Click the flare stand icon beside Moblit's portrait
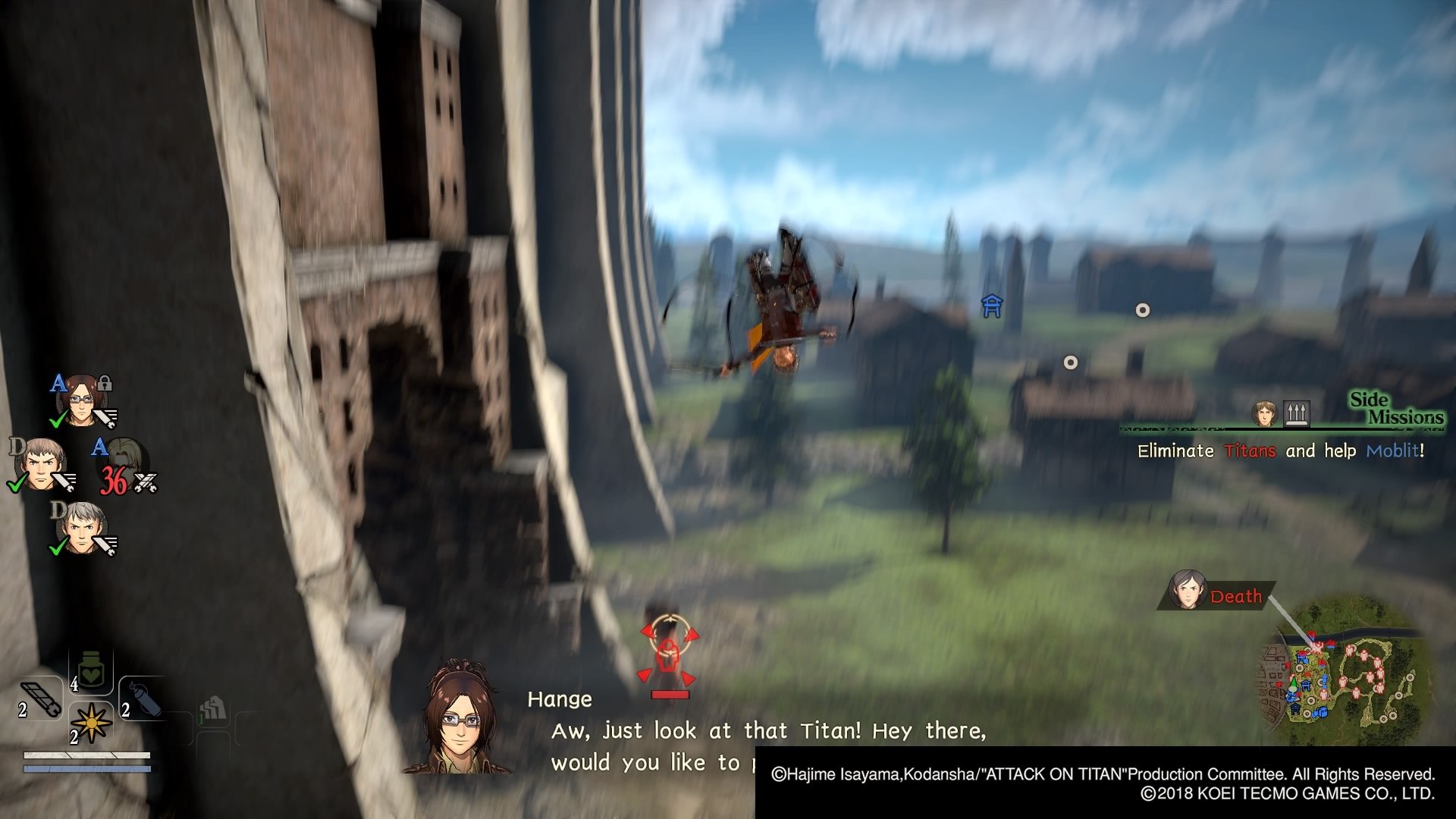Image resolution: width=1456 pixels, height=819 pixels. 1298,412
